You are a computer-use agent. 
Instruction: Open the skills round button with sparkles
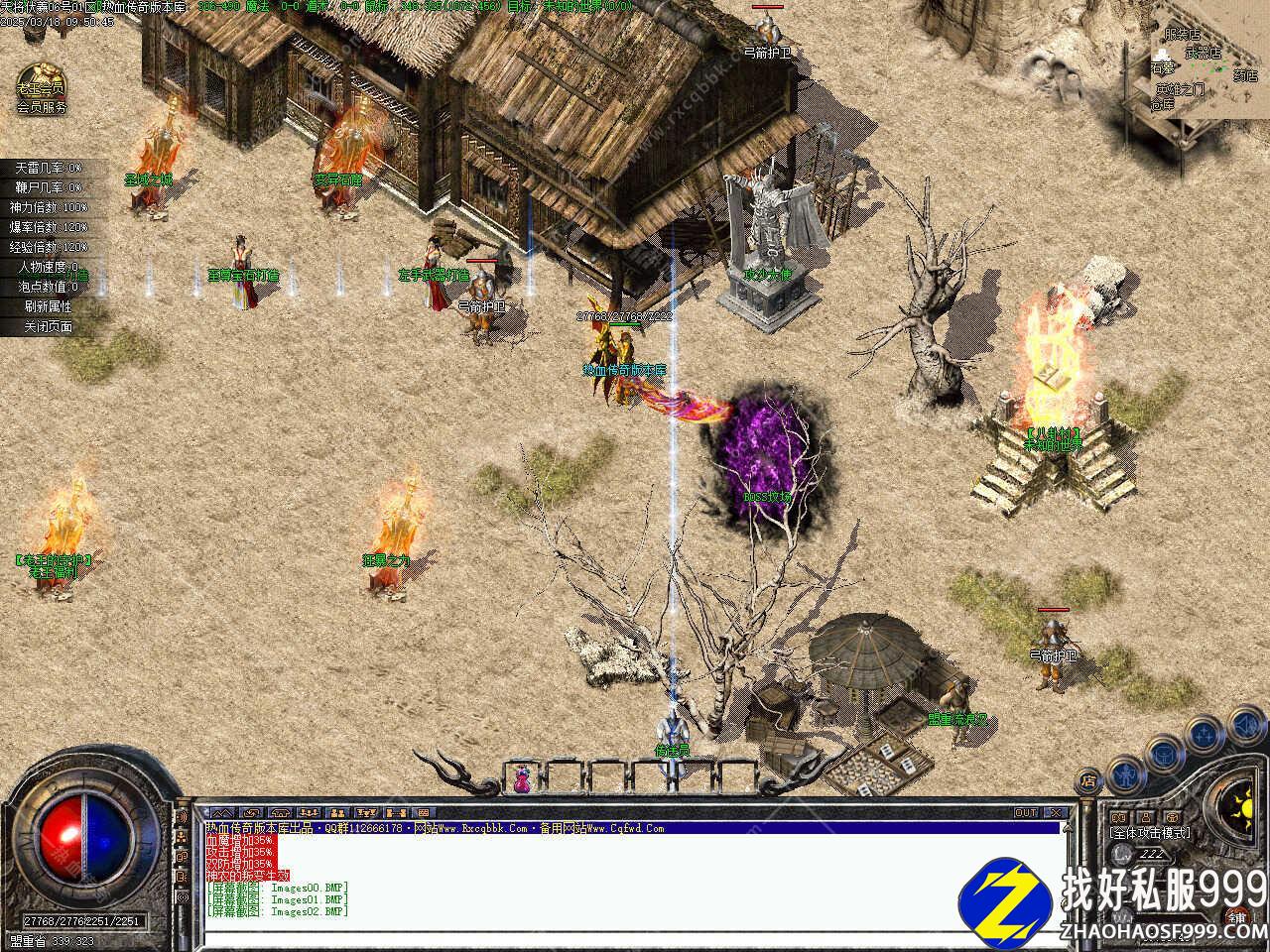pos(1206,734)
